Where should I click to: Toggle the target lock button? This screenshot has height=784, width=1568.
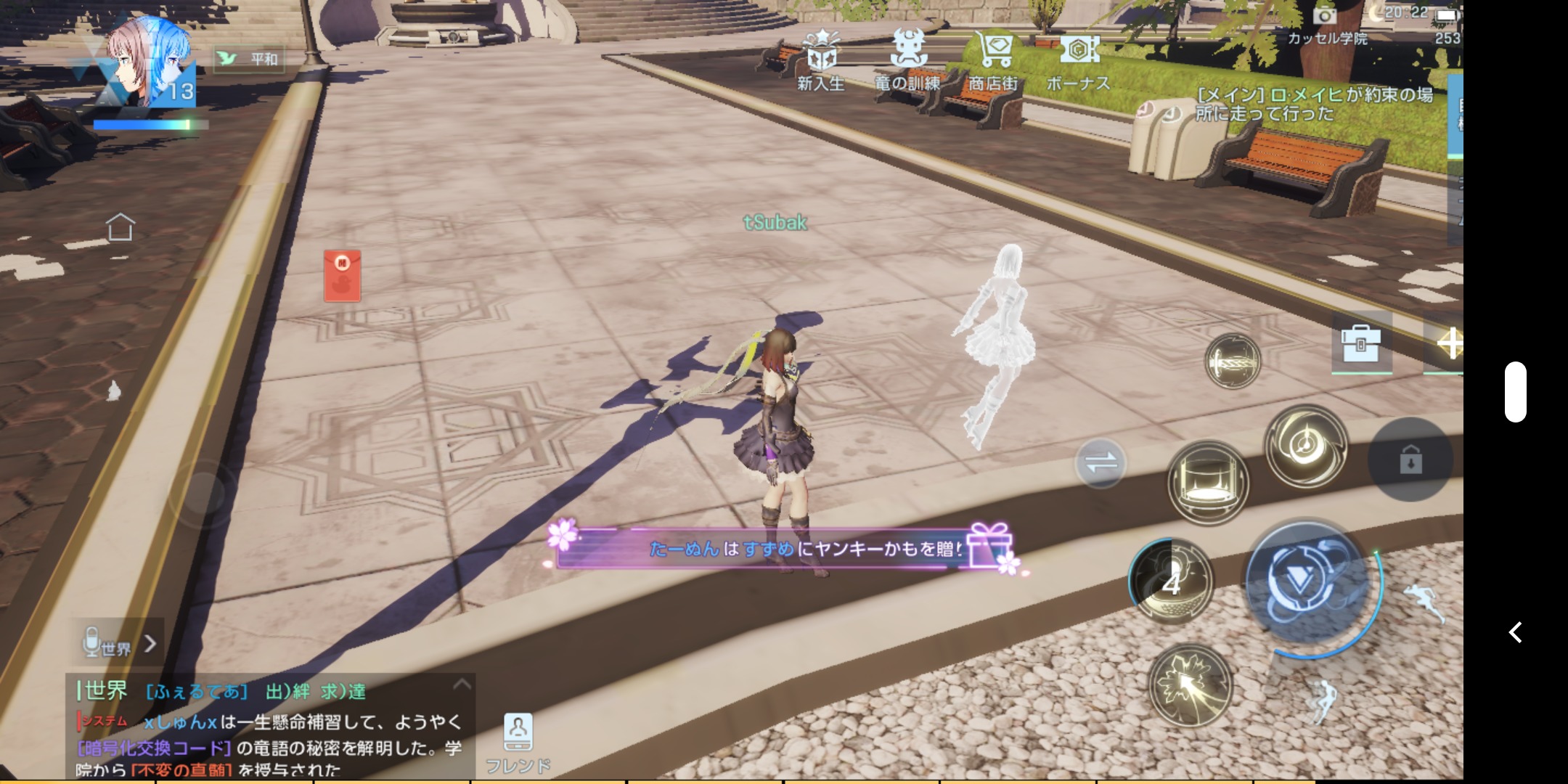tap(1410, 460)
